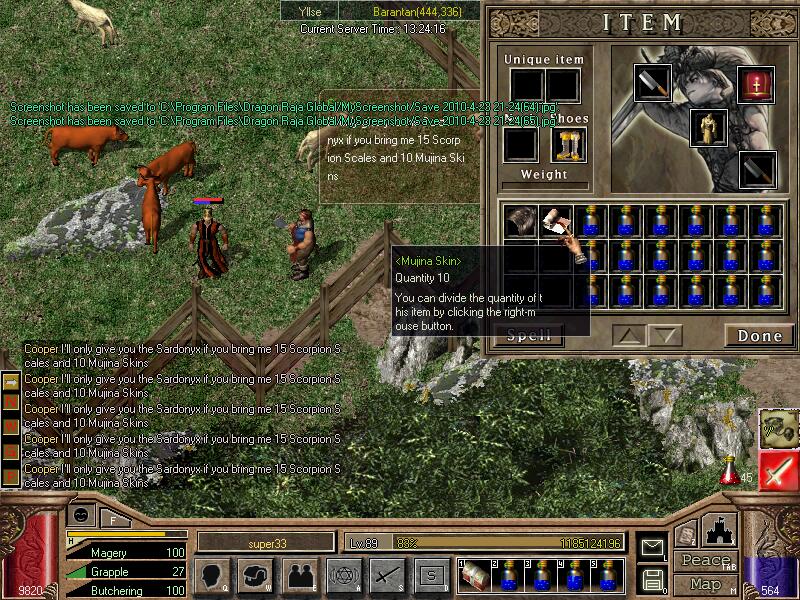Page the inventory down with the down arrow
This screenshot has width=800, height=600.
coord(664,336)
